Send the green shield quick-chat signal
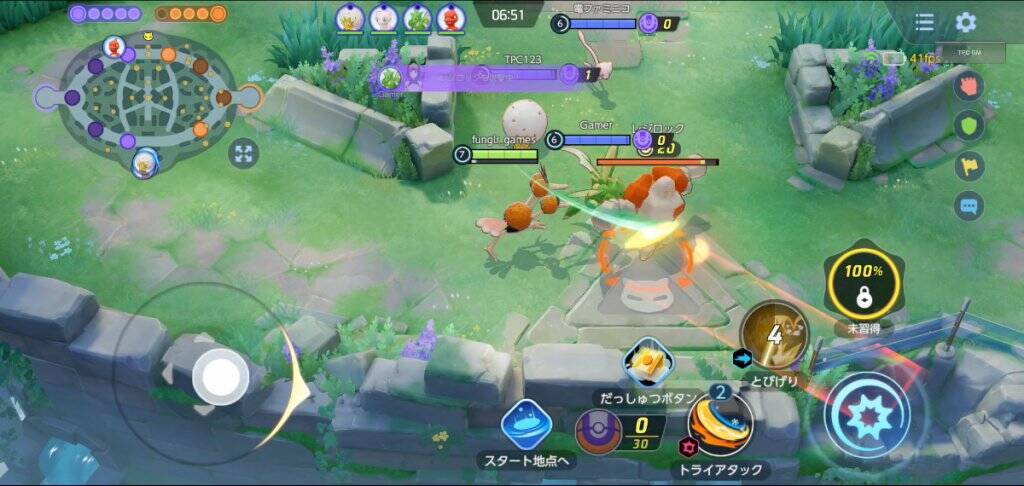Image resolution: width=1024 pixels, height=486 pixels. (x=969, y=125)
